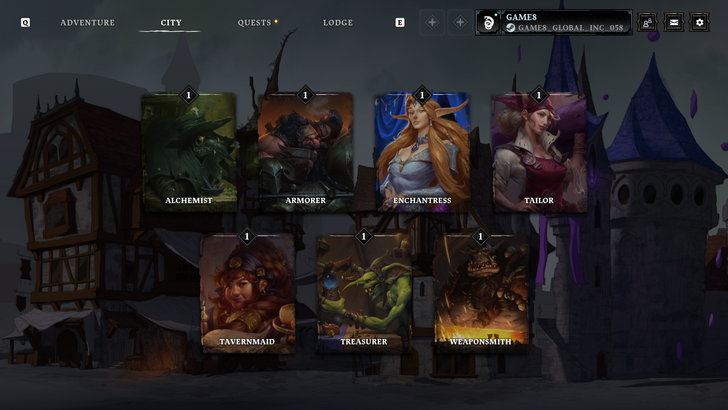This screenshot has width=728, height=410.
Task: Go to the Lodge tab
Action: tap(338, 23)
